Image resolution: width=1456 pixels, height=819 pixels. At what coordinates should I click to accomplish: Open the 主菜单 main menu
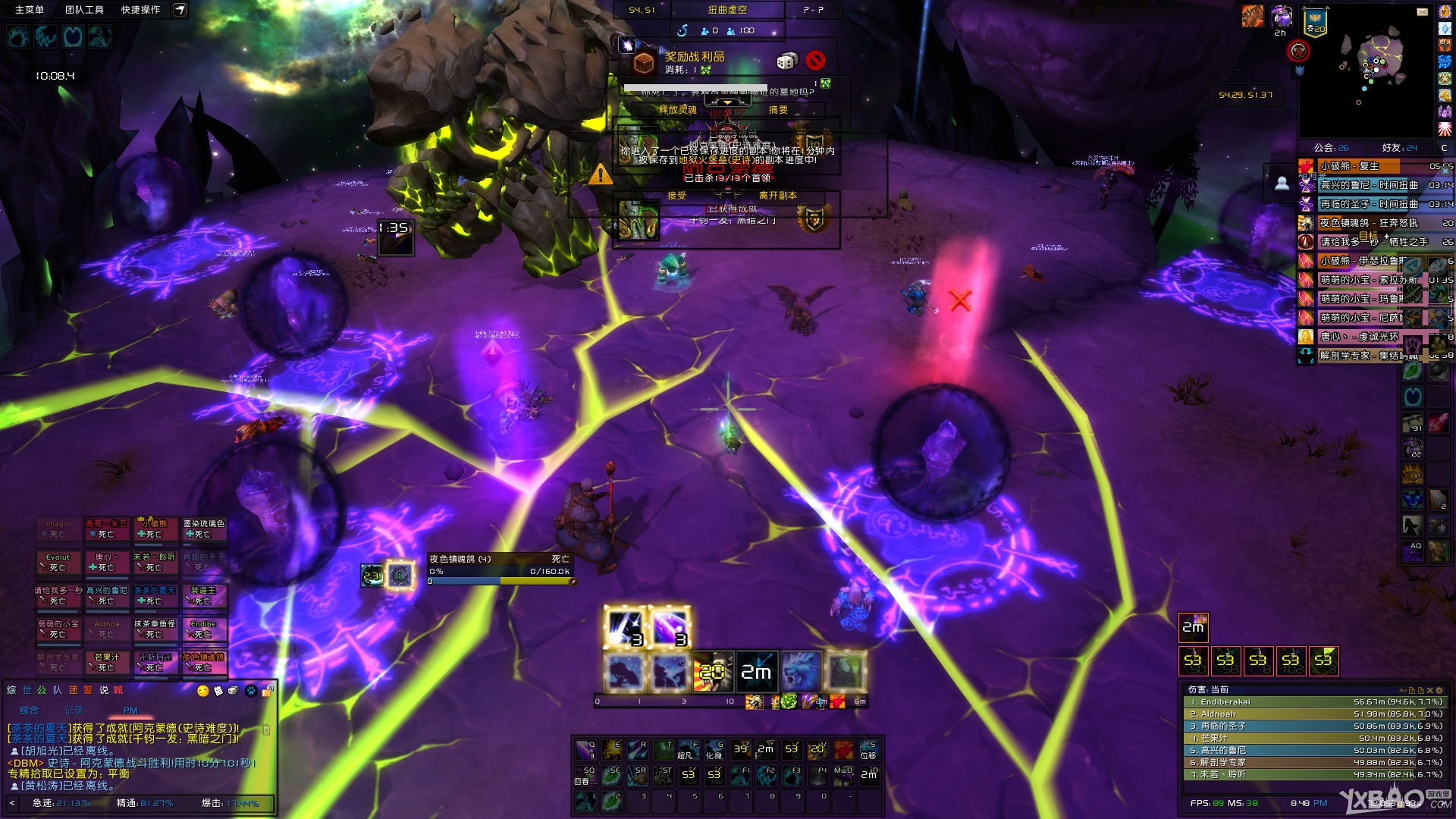tap(30, 10)
